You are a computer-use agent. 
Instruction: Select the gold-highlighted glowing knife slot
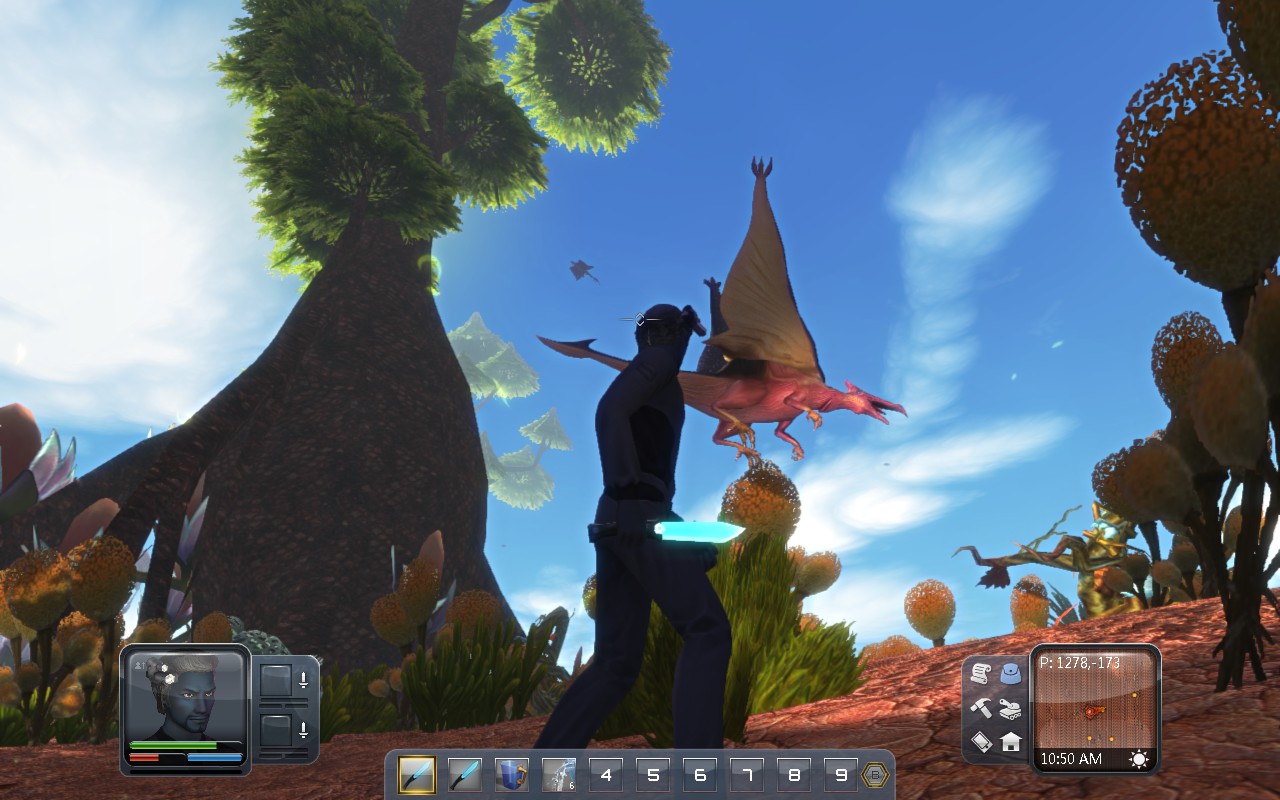coord(416,775)
